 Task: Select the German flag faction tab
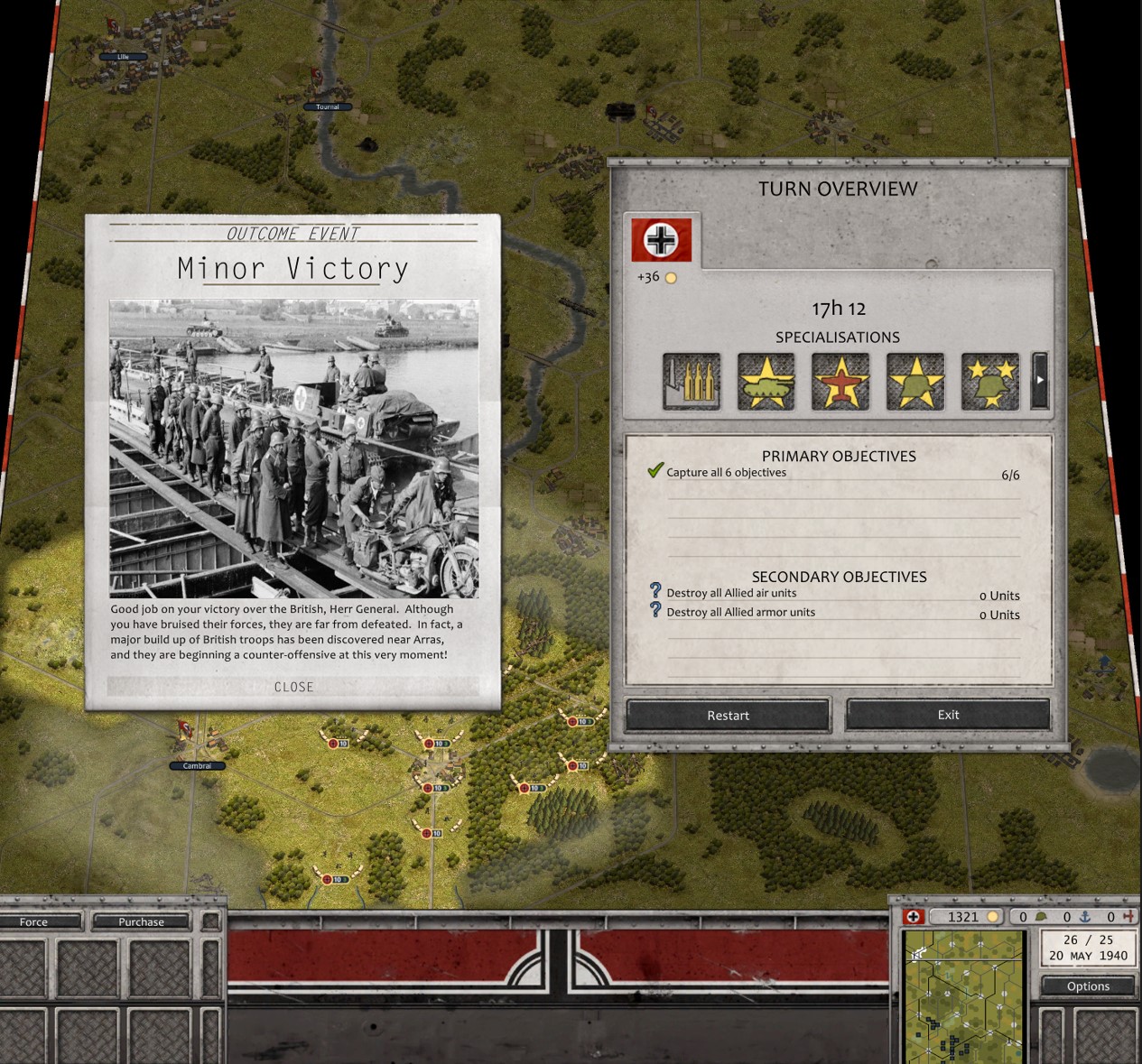click(662, 240)
